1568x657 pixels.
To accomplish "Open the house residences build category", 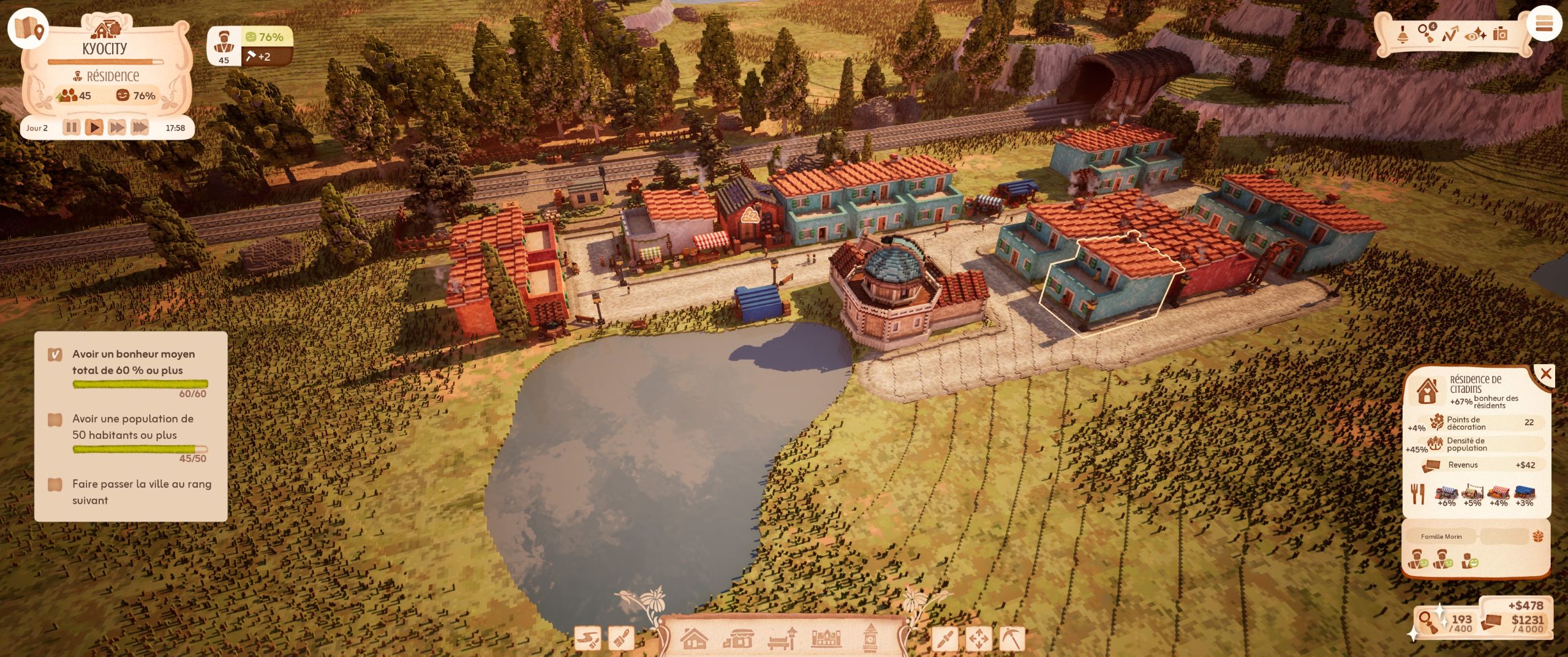I will pos(694,639).
